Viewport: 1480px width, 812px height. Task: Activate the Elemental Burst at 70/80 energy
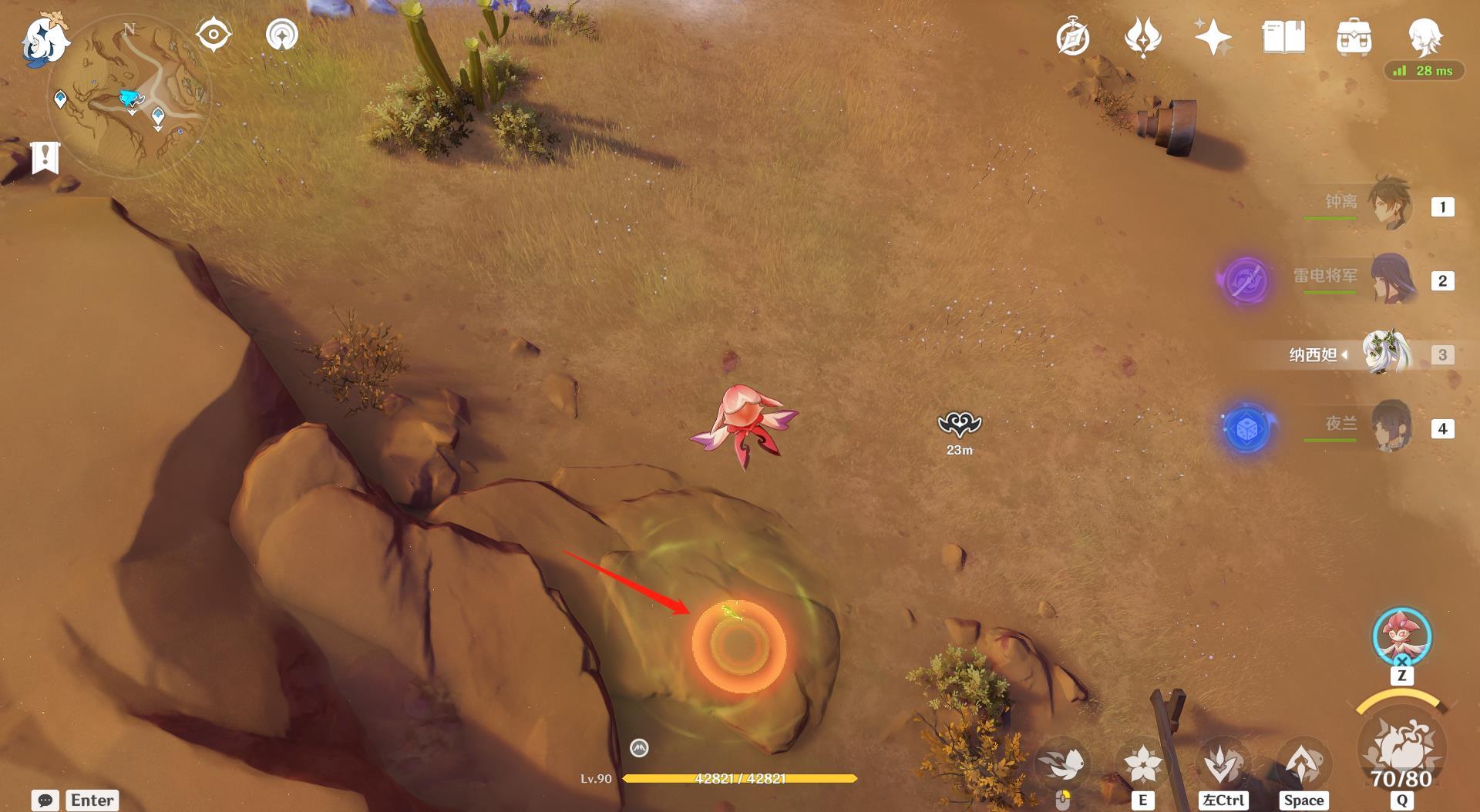(1401, 747)
